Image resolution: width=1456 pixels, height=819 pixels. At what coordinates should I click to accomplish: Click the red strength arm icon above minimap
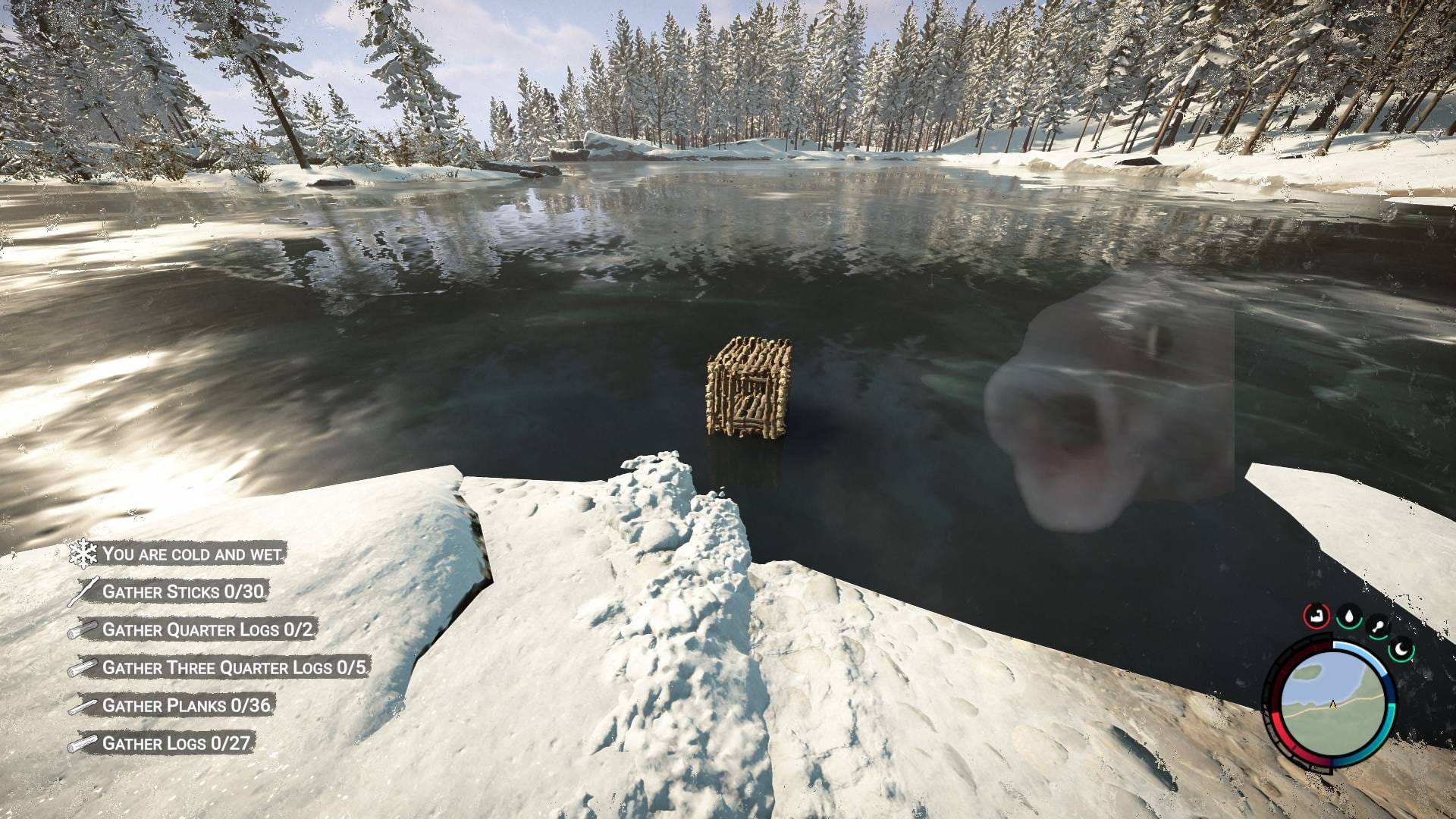coord(1316,616)
